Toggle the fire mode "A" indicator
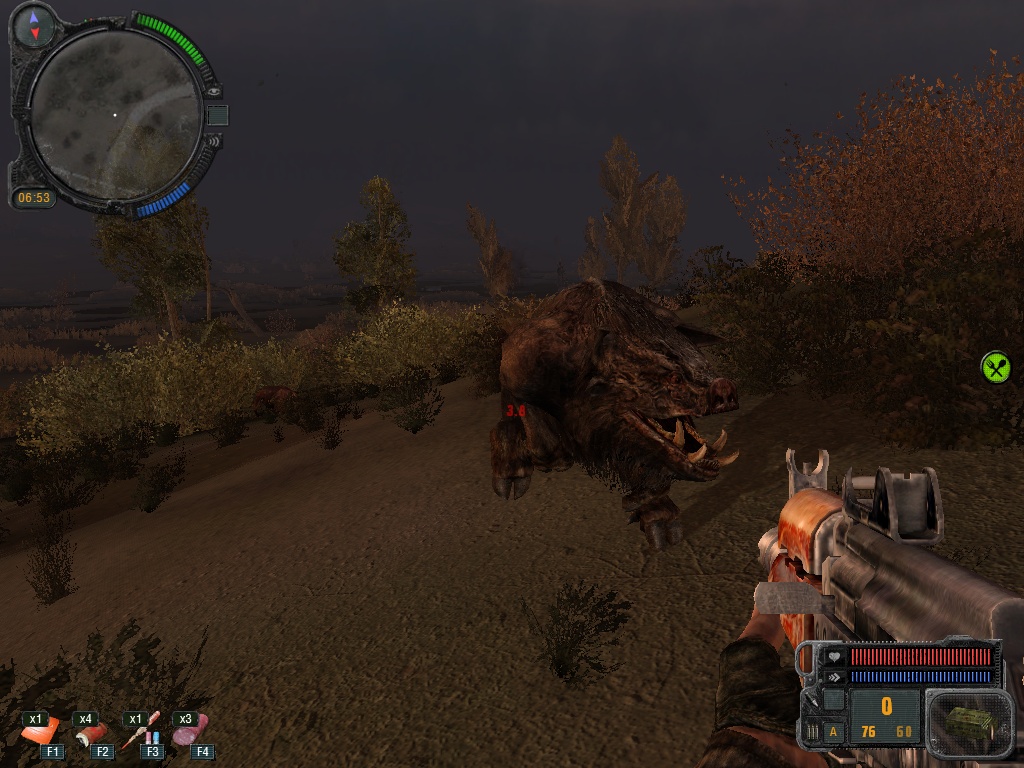This screenshot has width=1024, height=768. tap(833, 731)
